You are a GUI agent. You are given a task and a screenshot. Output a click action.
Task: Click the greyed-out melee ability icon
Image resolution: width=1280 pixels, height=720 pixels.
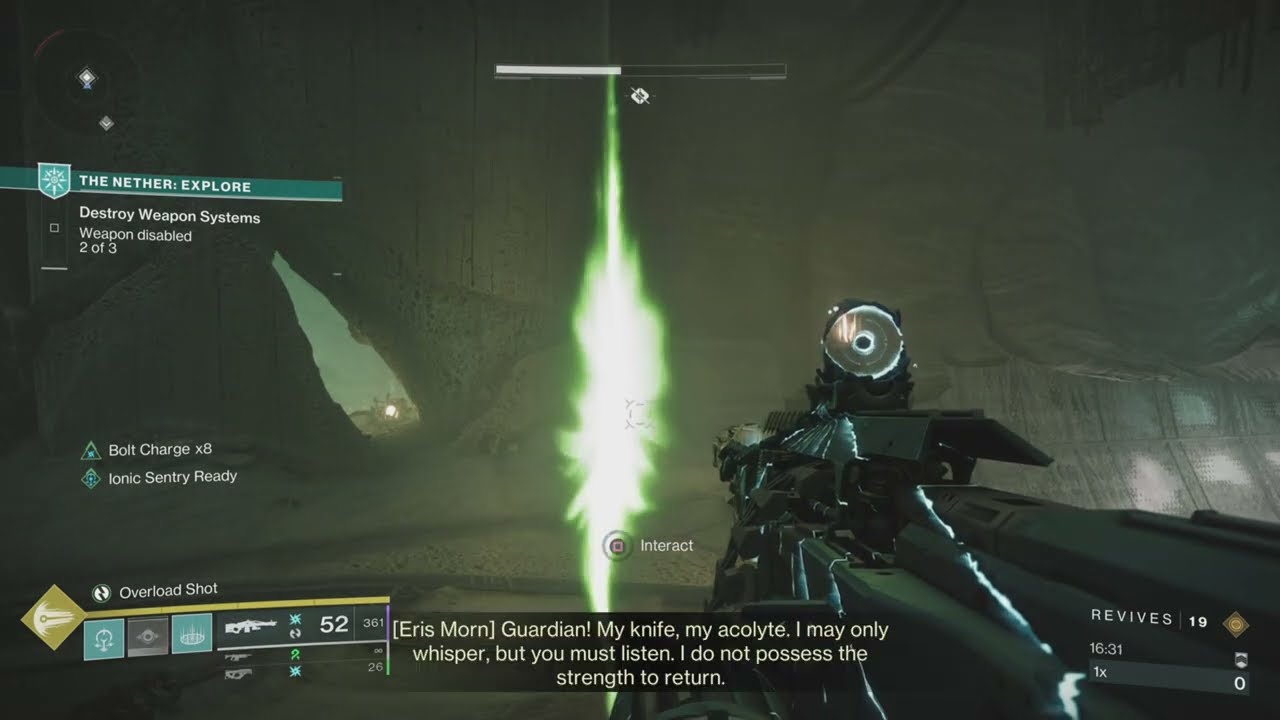point(148,636)
